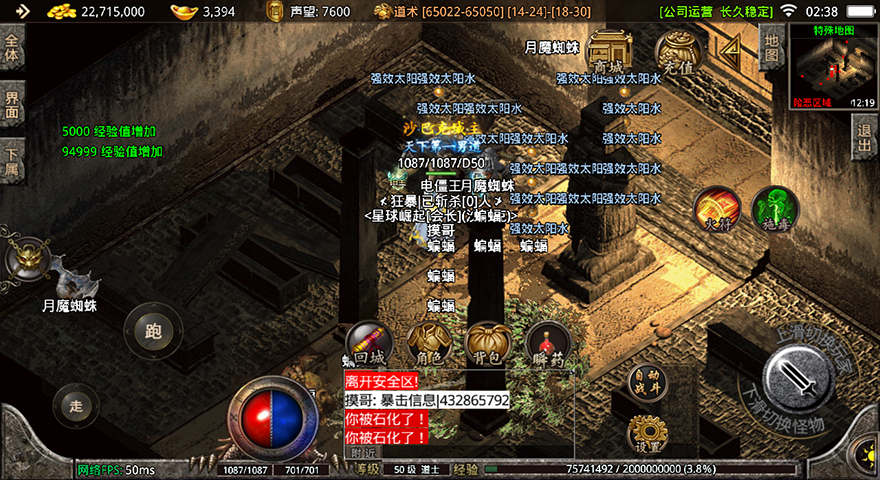
Task: Open the 商城 shop
Action: (x=609, y=53)
